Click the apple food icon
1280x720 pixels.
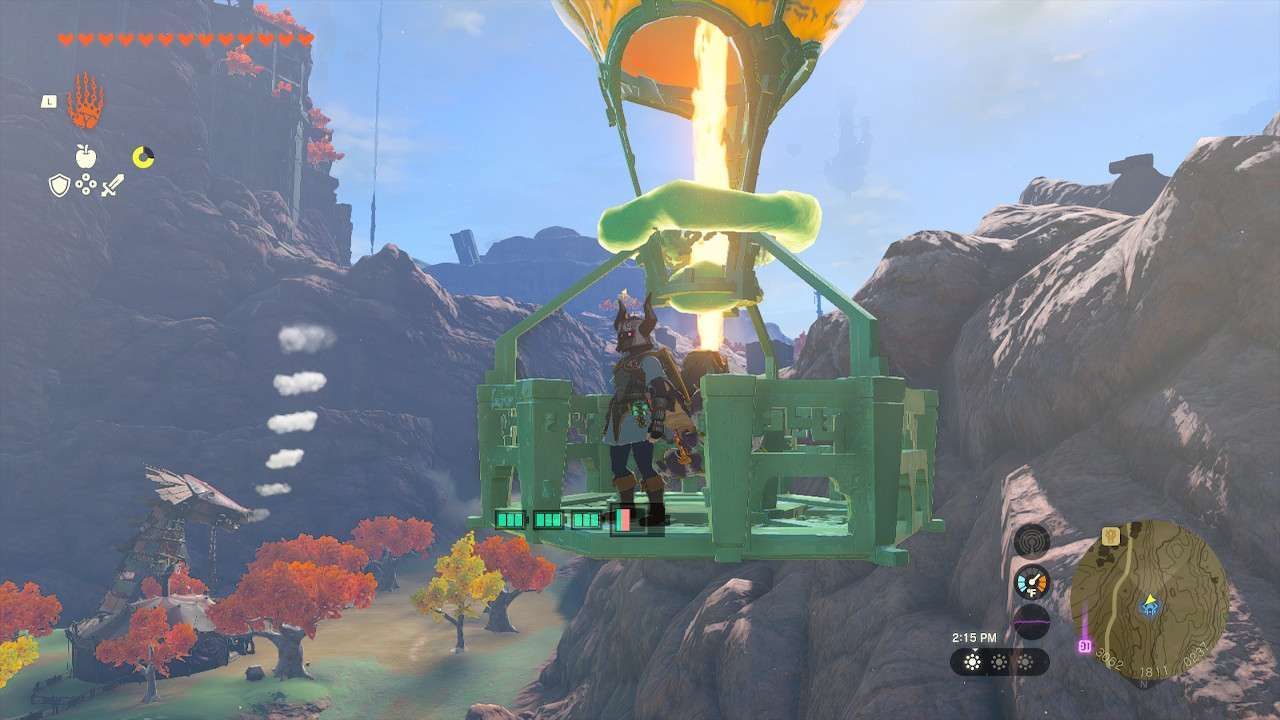(x=86, y=156)
